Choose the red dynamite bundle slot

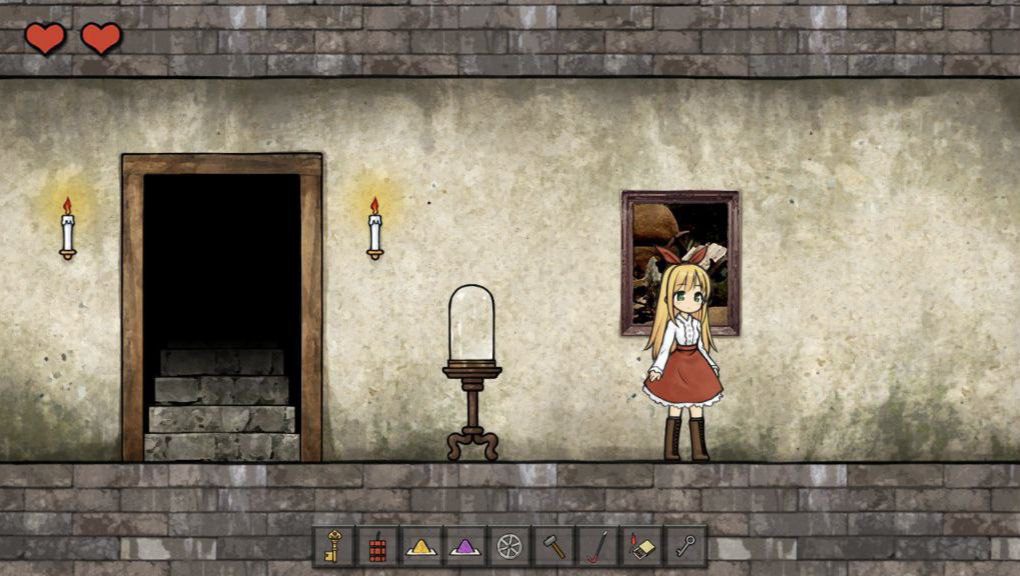377,546
